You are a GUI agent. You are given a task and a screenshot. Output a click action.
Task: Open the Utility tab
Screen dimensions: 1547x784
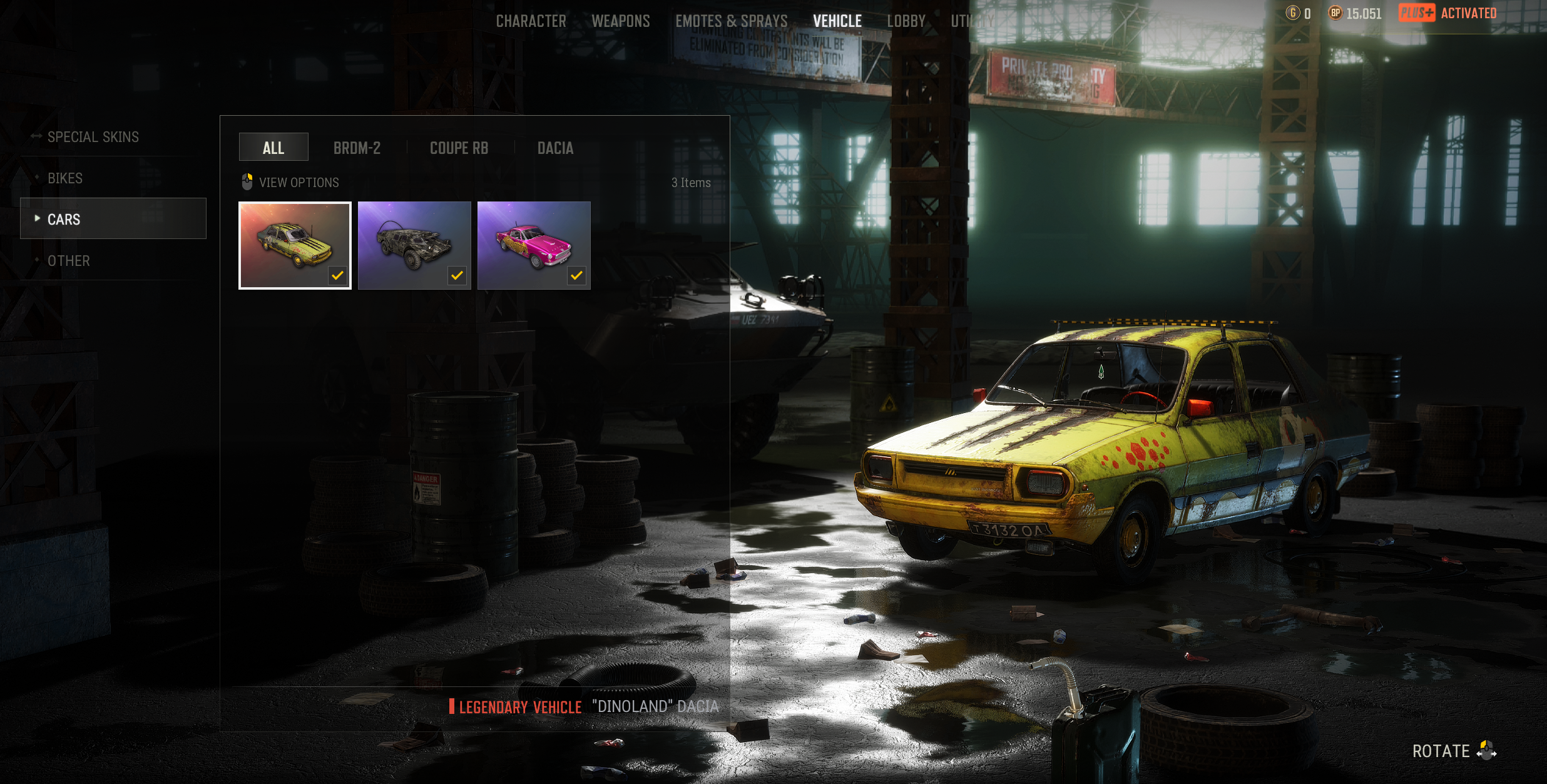click(x=972, y=21)
